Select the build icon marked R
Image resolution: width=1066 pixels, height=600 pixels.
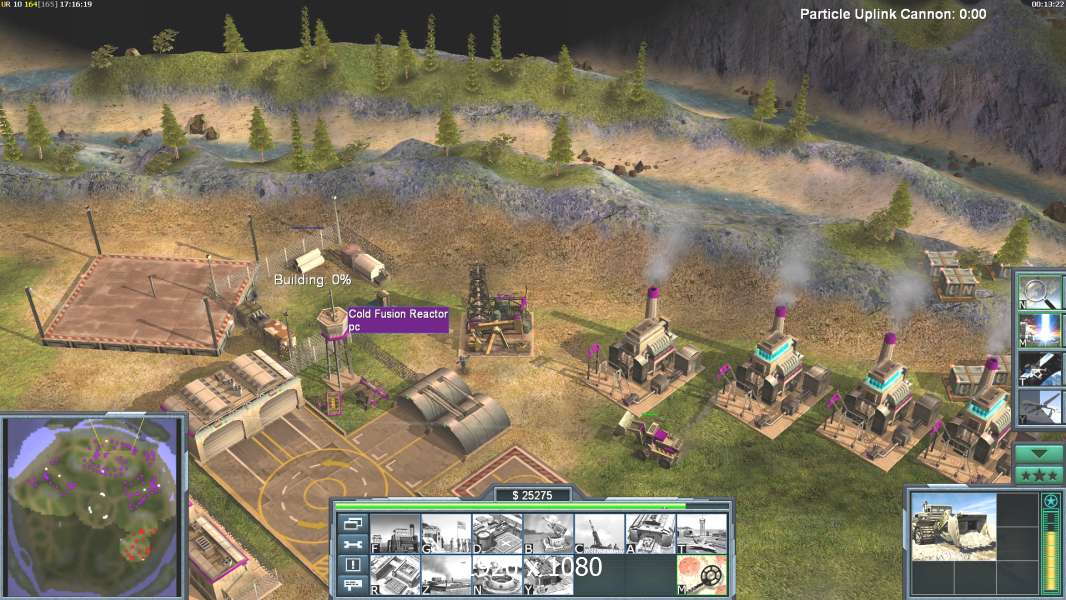click(x=395, y=574)
